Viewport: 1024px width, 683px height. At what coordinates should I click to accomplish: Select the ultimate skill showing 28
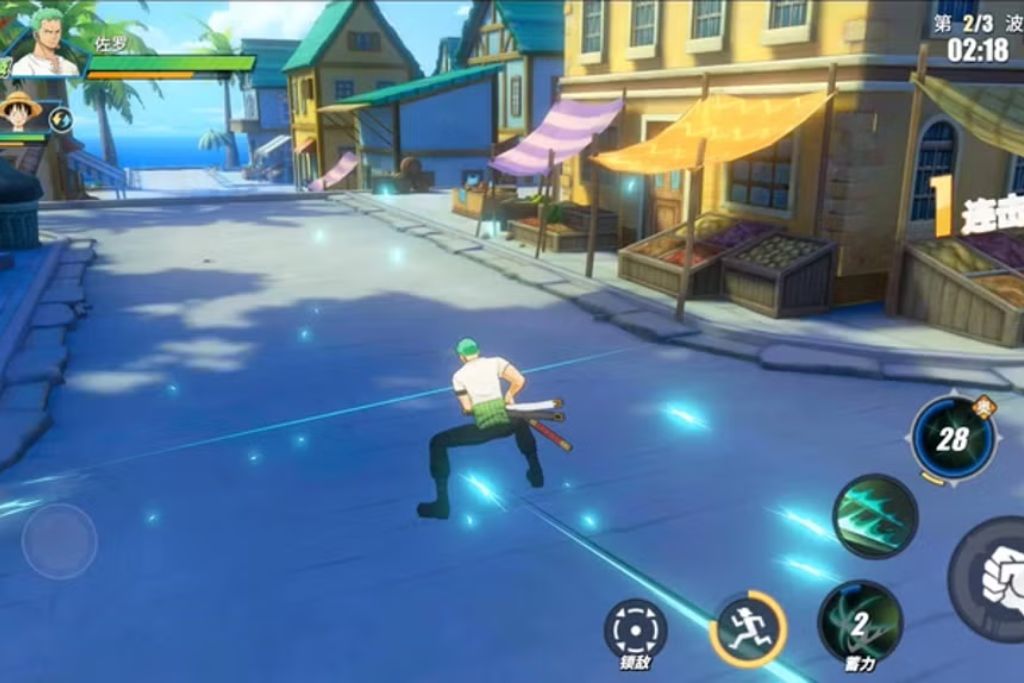pyautogui.click(x=953, y=437)
